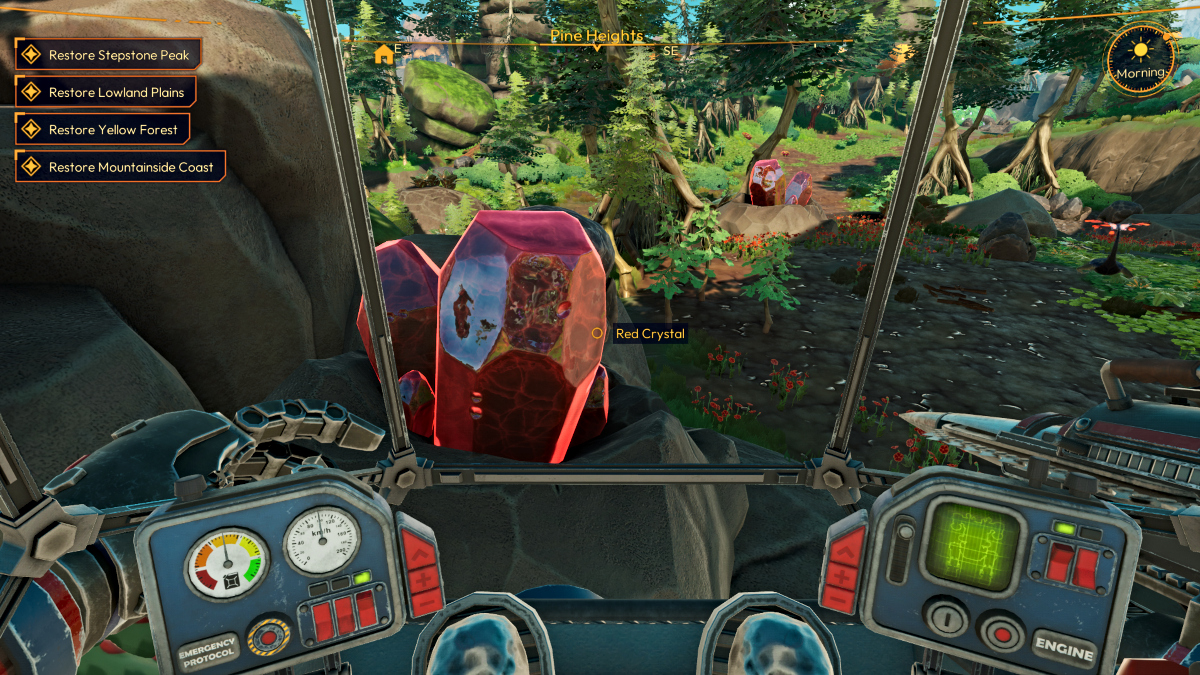Click the home marker on compass
The image size is (1200, 675).
pos(383,54)
